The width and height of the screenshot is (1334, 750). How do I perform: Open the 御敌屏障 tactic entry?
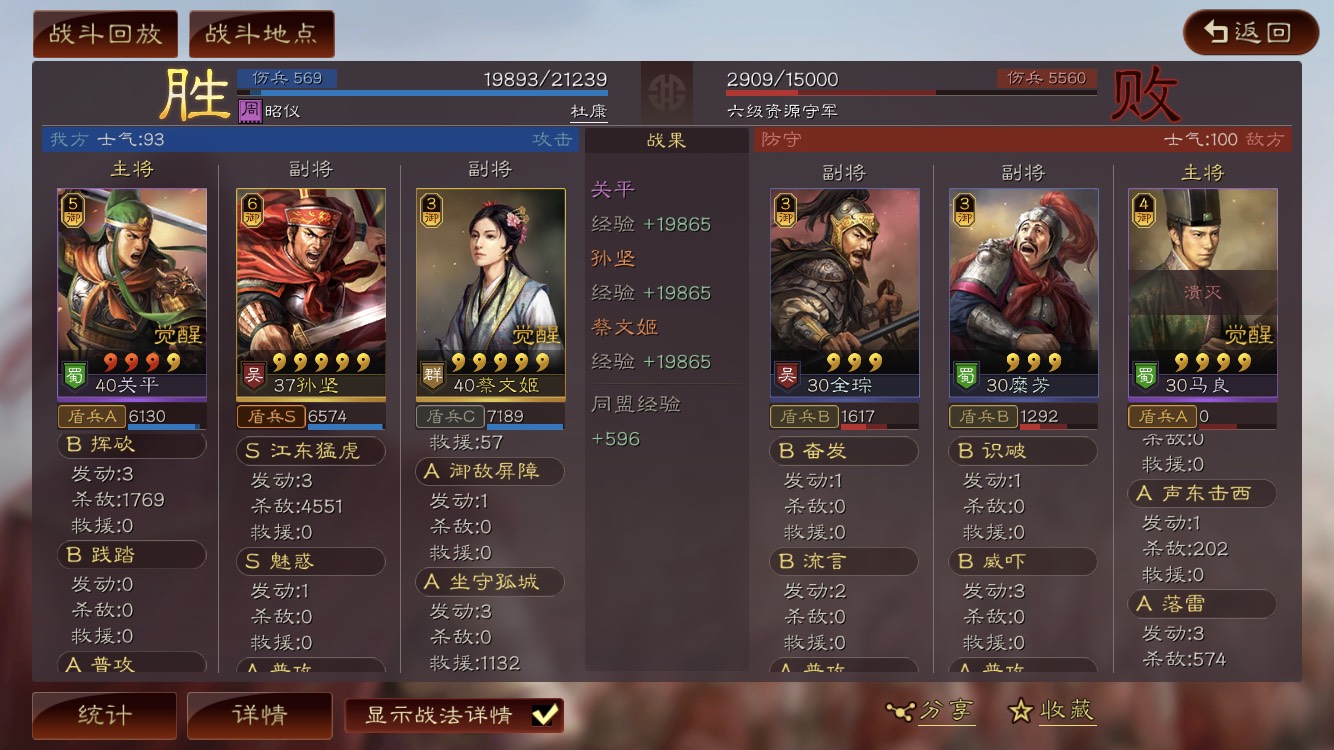(490, 471)
